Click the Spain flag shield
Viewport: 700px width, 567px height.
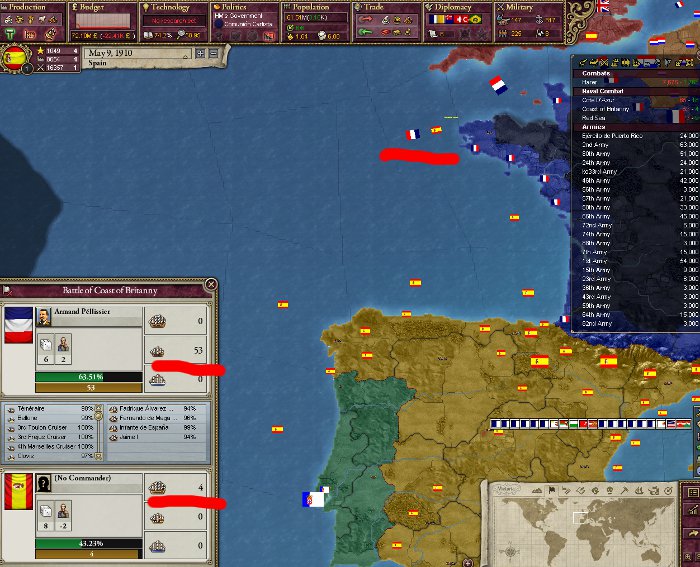15,59
